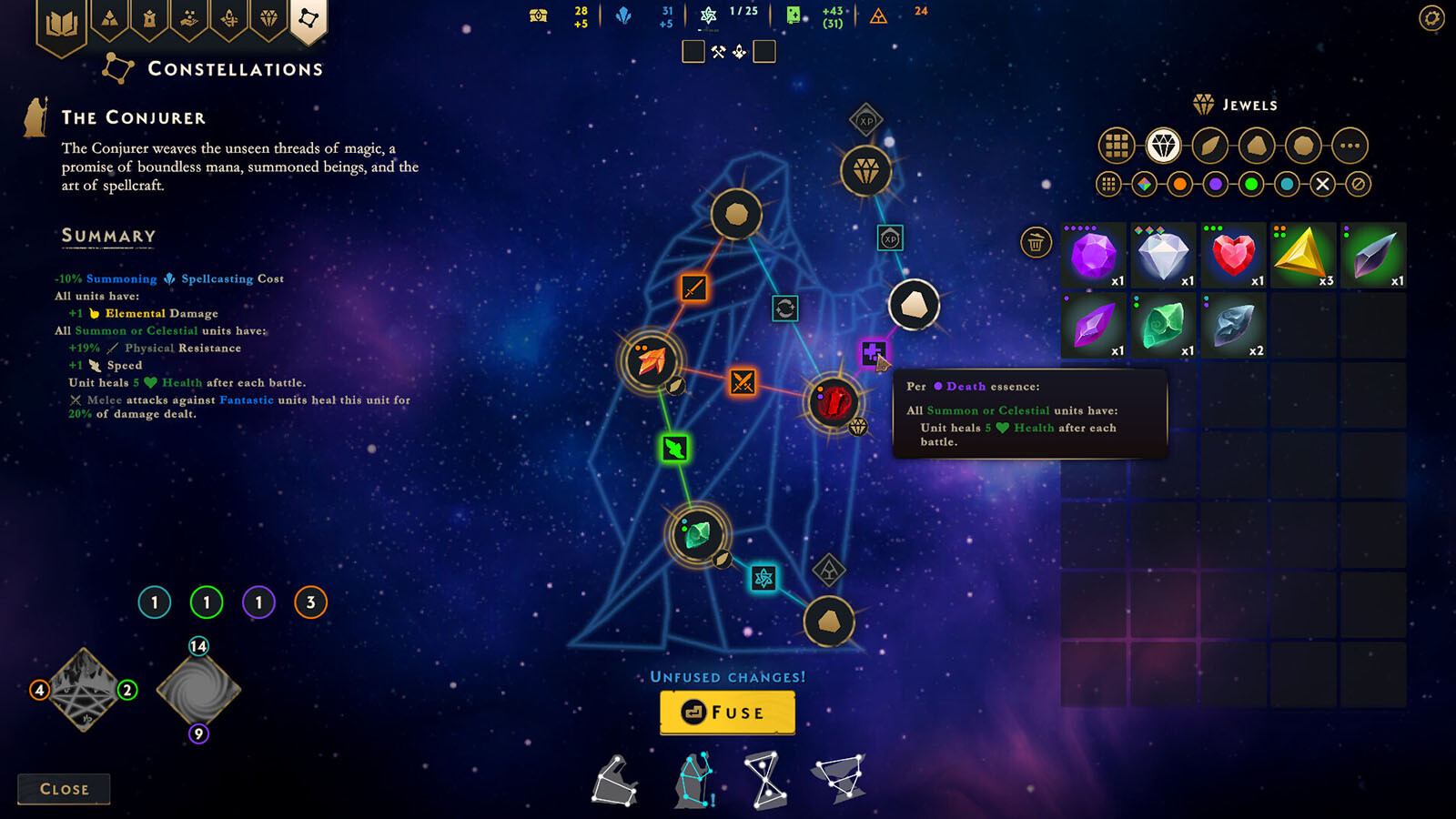
Task: Open the settings gear icon
Action: point(1431,18)
